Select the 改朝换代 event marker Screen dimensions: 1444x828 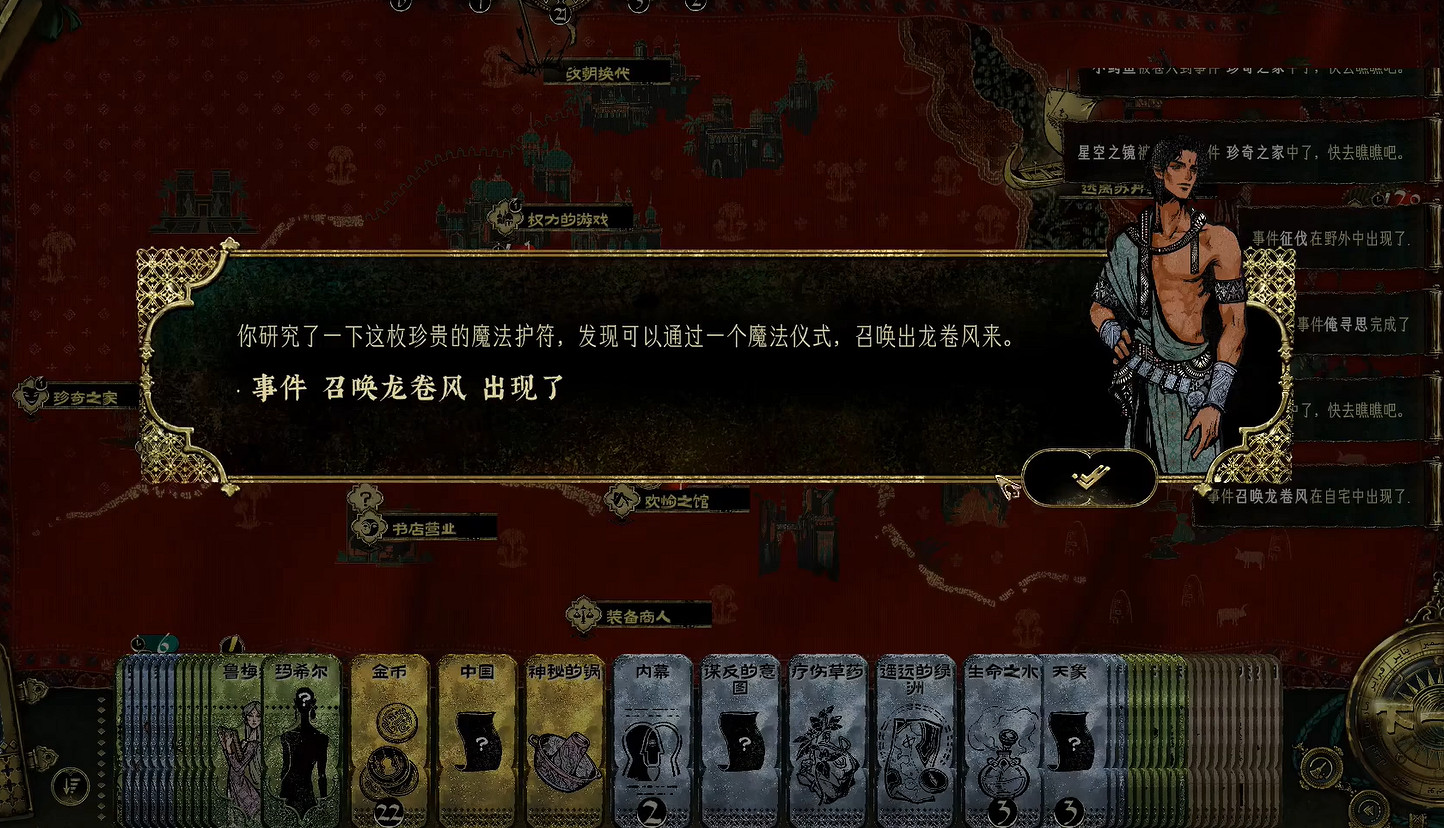point(600,72)
